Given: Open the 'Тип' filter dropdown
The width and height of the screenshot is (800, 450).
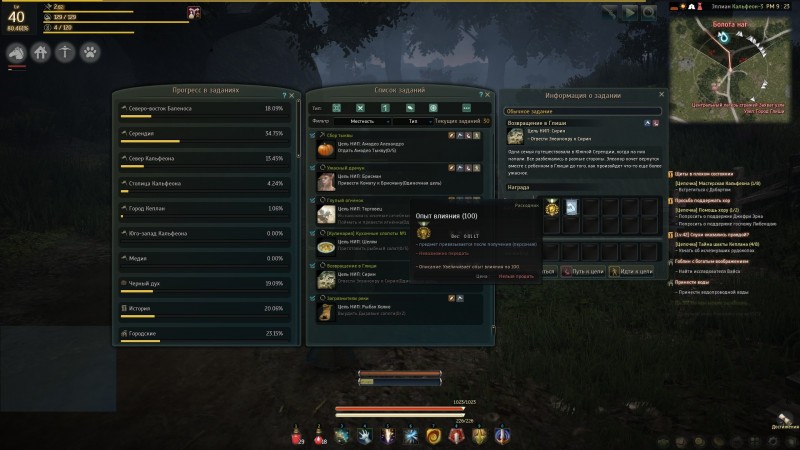Looking at the screenshot, I should pyautogui.click(x=412, y=121).
